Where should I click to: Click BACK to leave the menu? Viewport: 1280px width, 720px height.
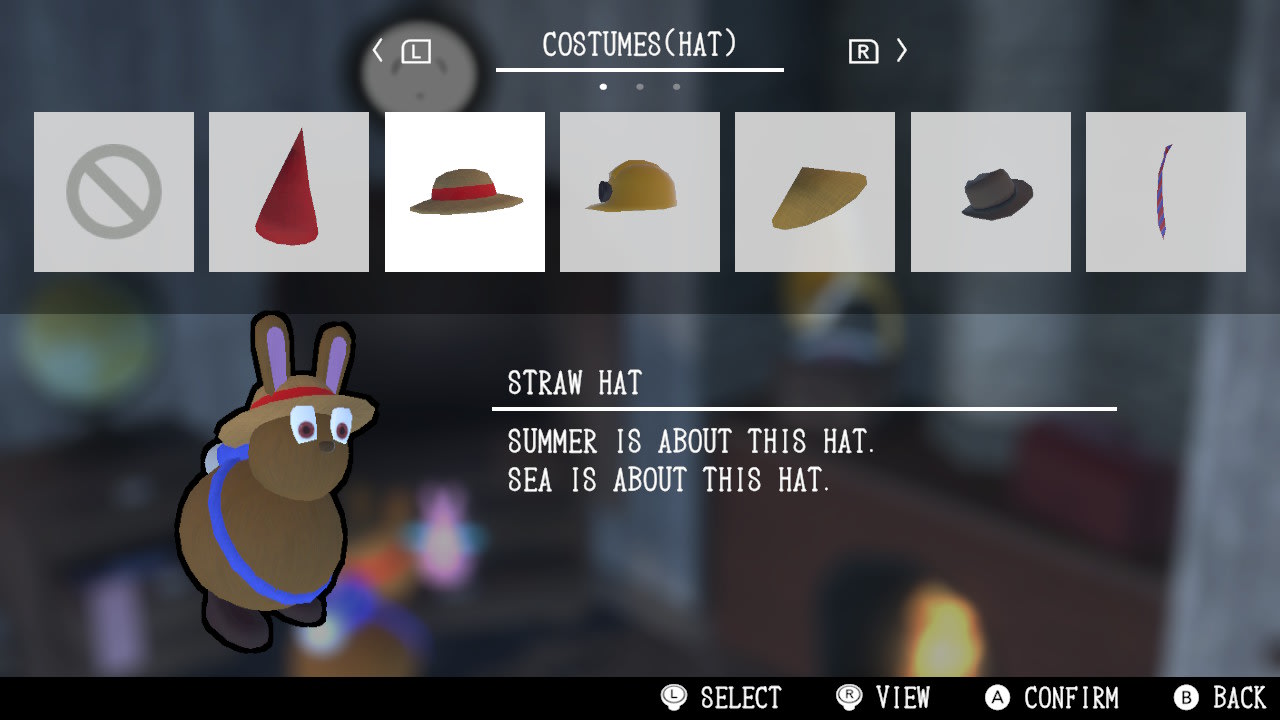1213,698
